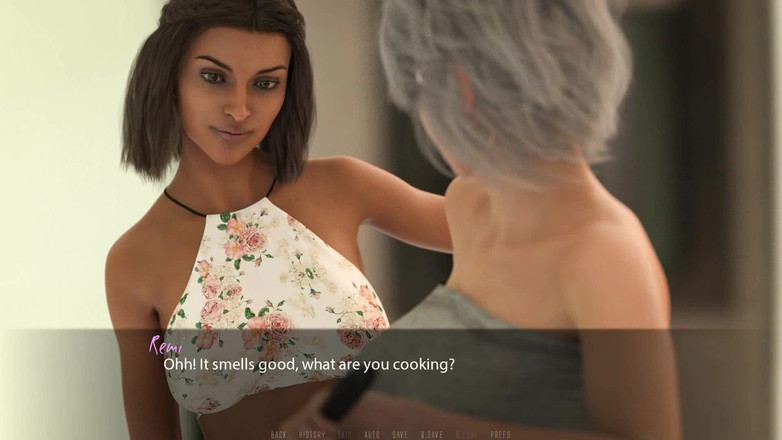
Task: Open the Prefs menu
Action: click(500, 434)
